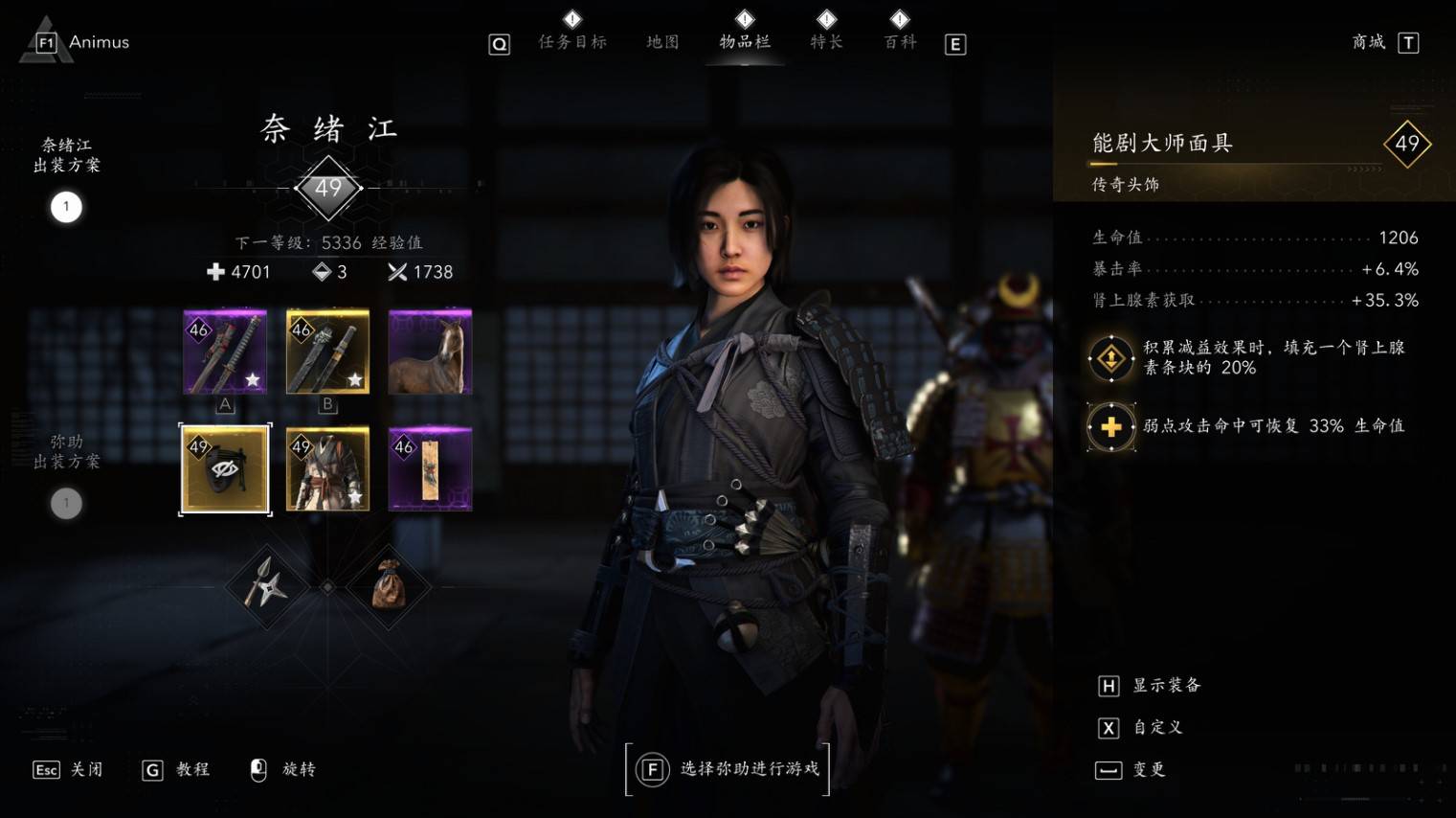Viewport: 1456px width, 818px height.
Task: Open the horse mount slot
Action: tap(430, 352)
